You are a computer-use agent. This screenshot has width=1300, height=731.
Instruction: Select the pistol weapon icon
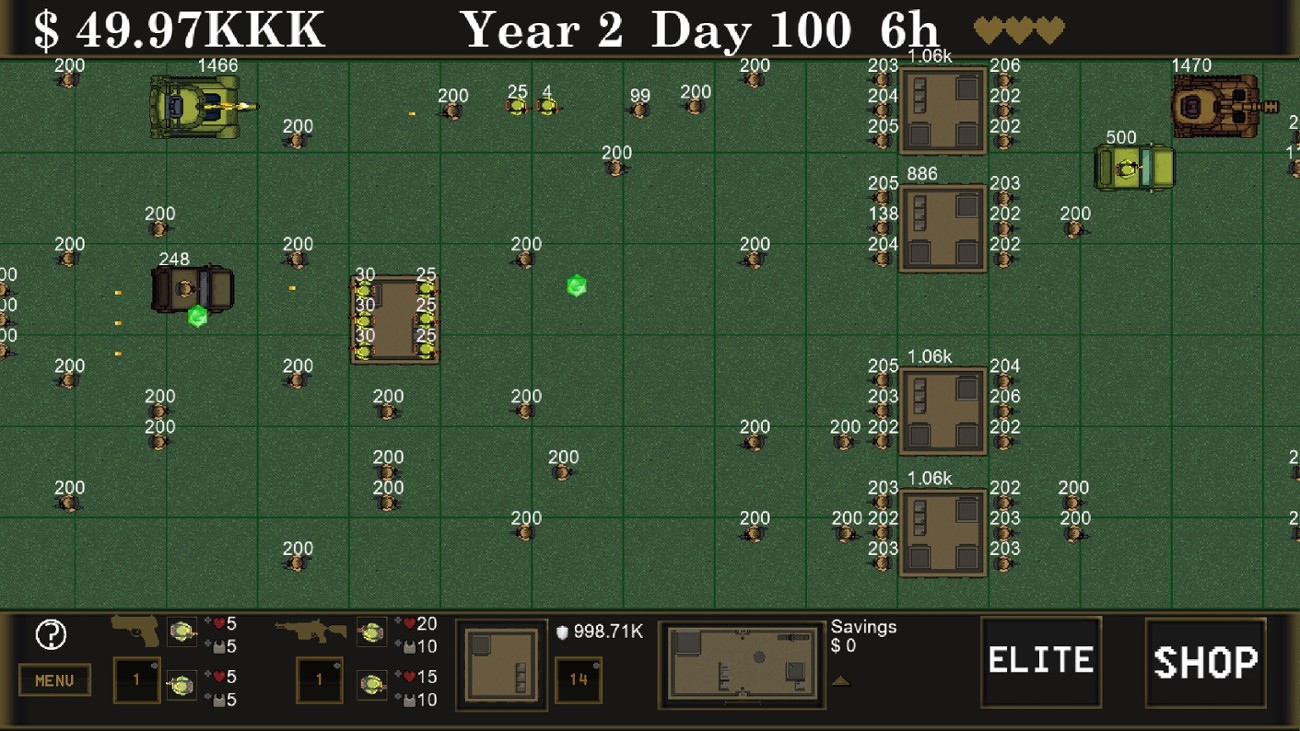[x=138, y=633]
